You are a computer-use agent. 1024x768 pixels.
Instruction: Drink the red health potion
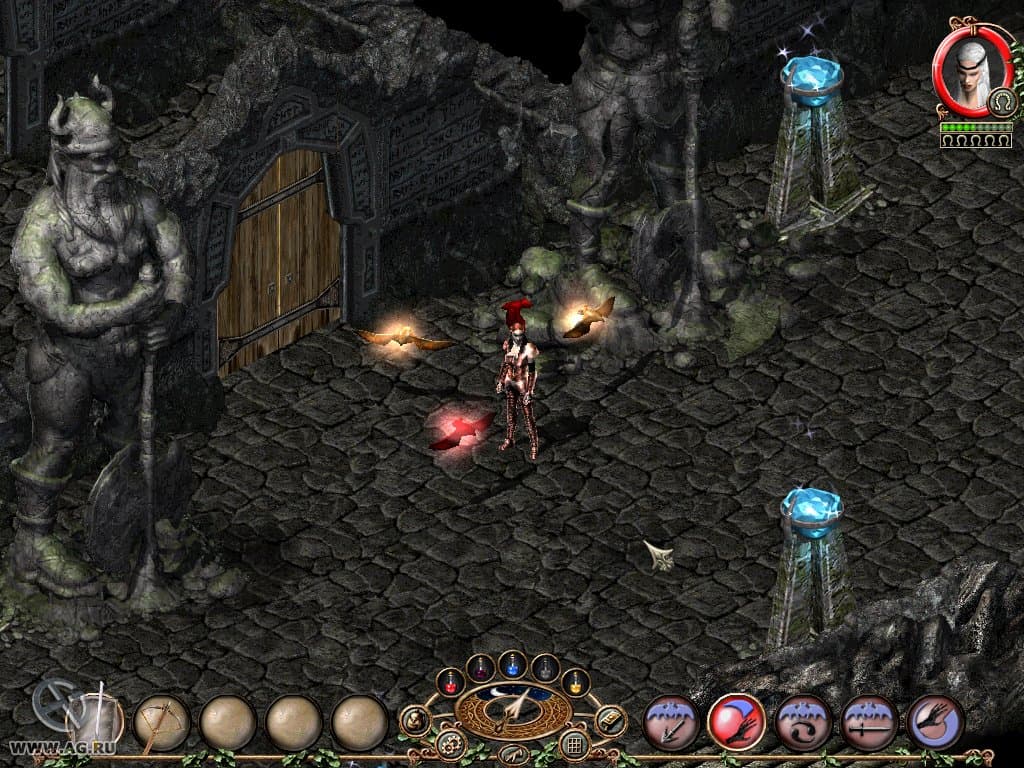(450, 682)
